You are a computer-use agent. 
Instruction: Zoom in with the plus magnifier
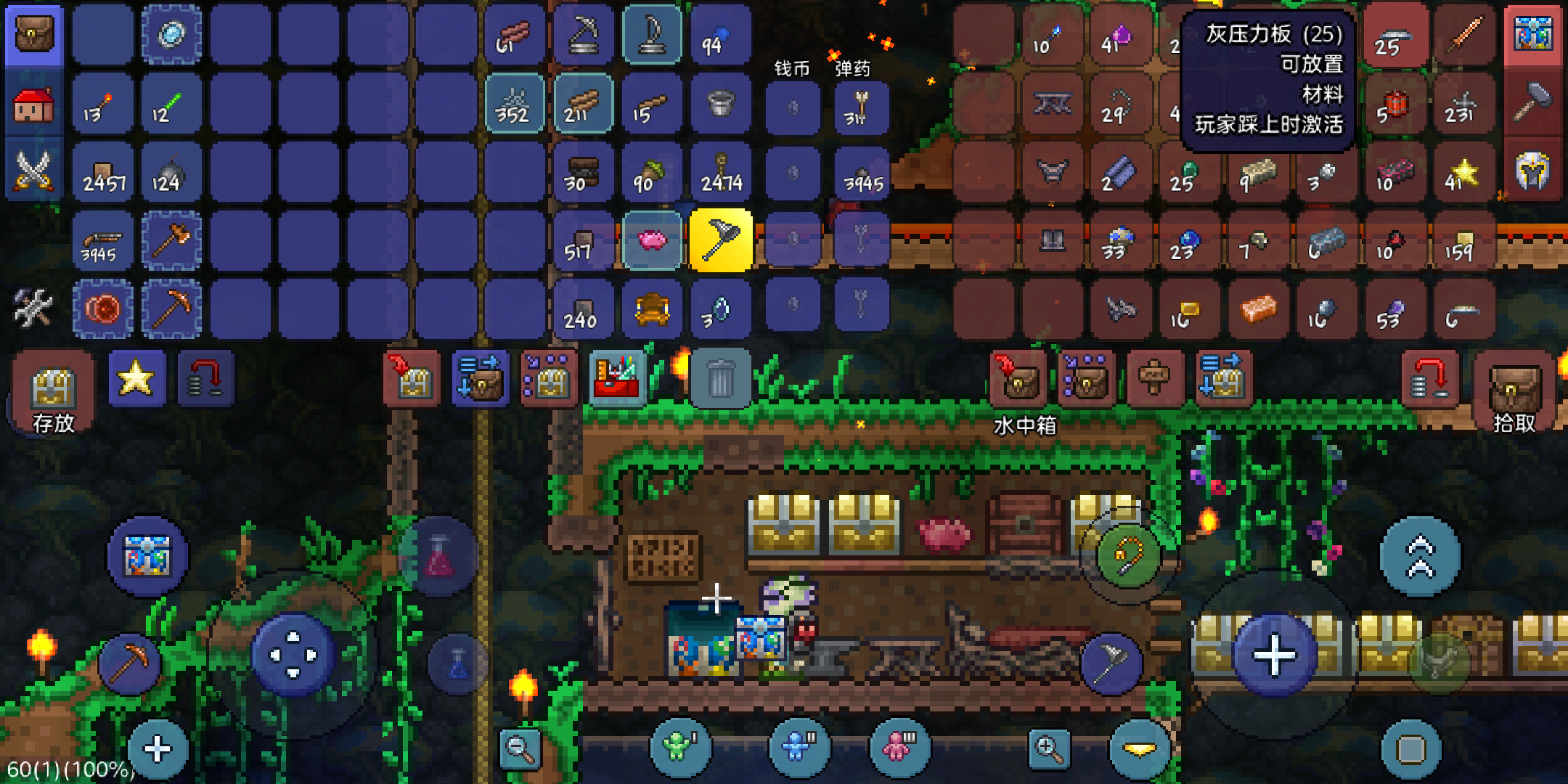point(1048,748)
